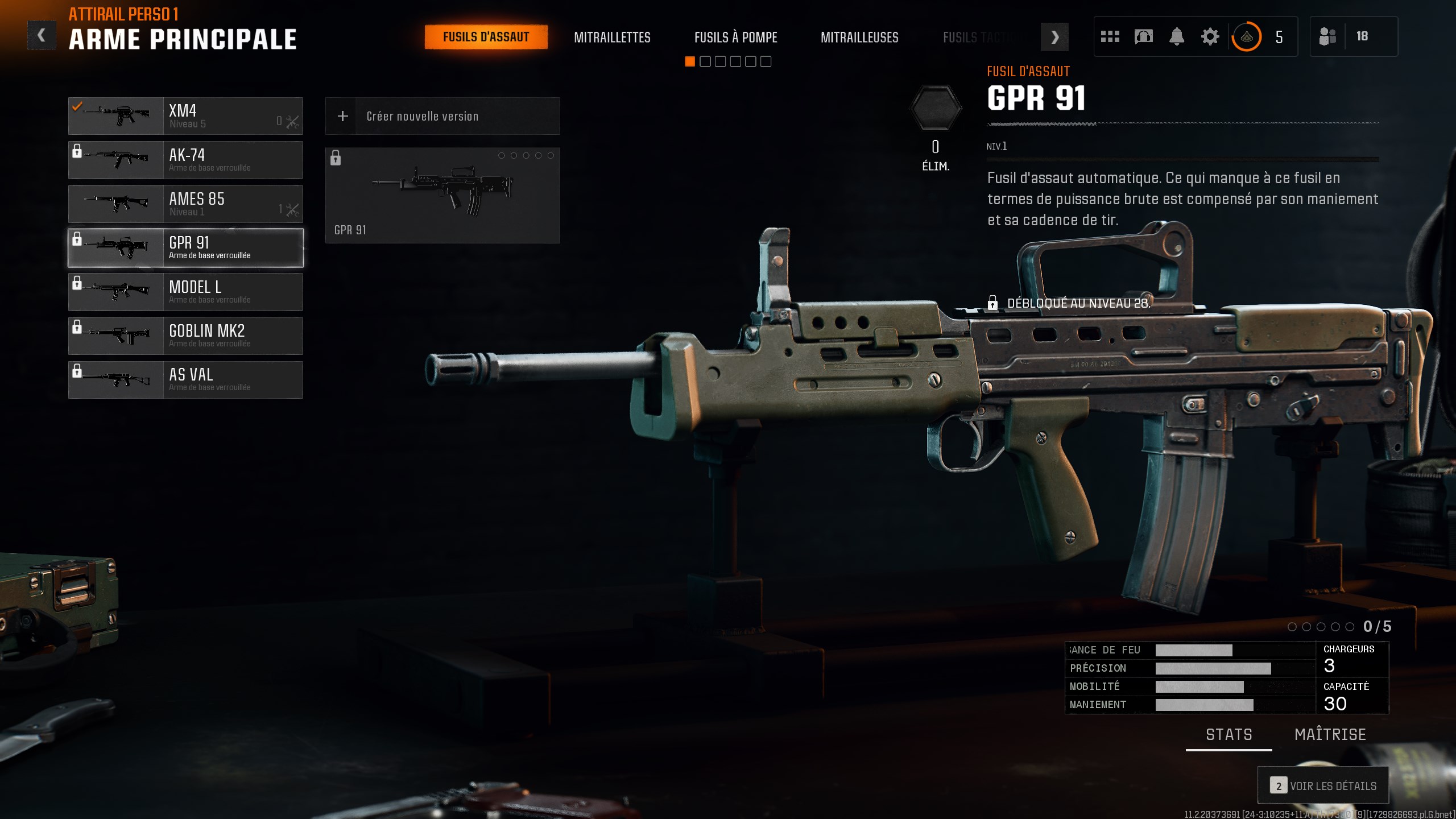Open voice chat channel settings via headset icon
This screenshot has height=819, width=1456.
pos(1143,36)
